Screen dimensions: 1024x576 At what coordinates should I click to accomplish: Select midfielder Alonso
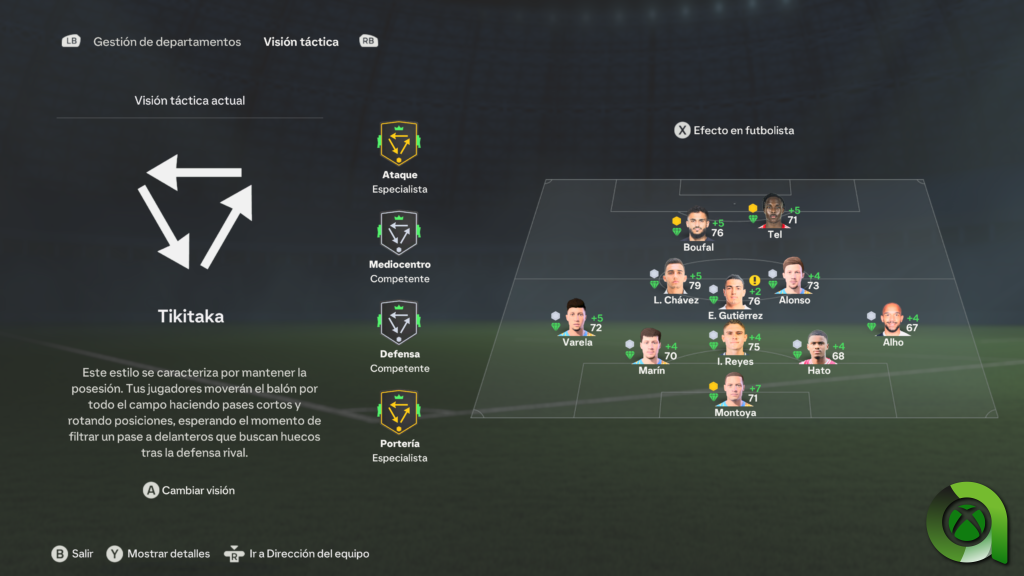(794, 277)
